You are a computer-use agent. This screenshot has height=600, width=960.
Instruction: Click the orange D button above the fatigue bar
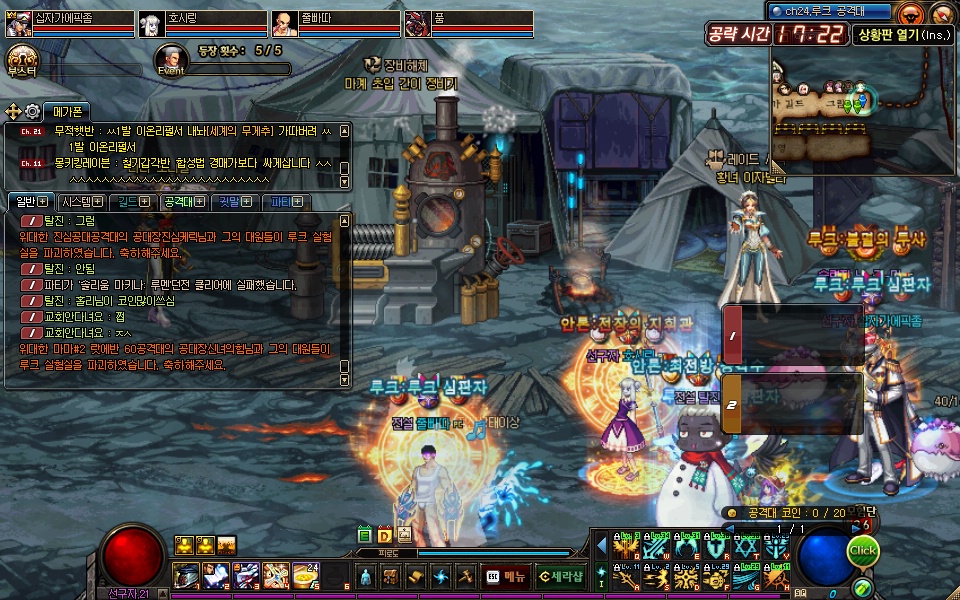point(384,536)
